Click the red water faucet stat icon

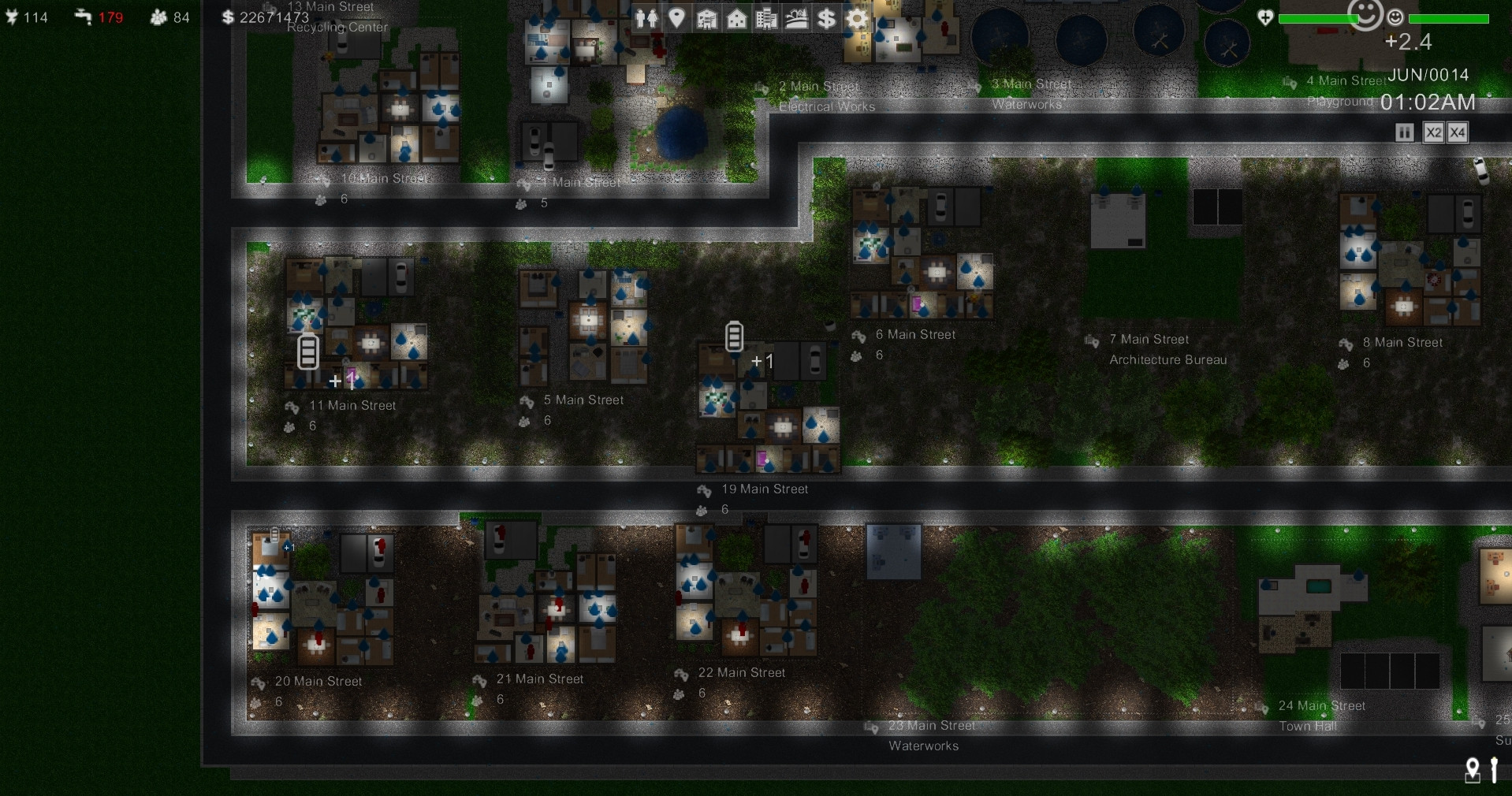pyautogui.click(x=82, y=17)
